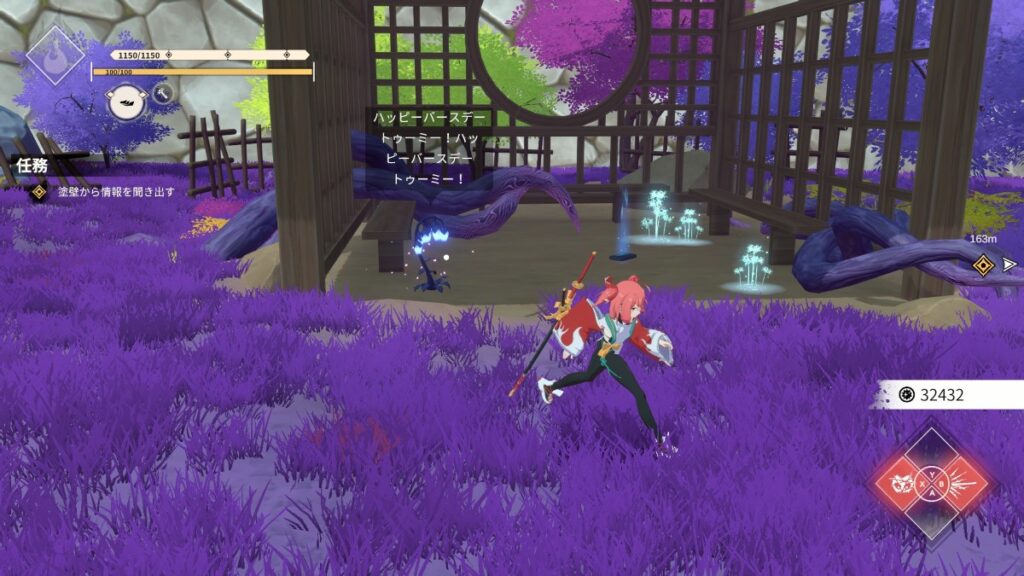
Task: Click the 163m quest waypoint marker
Action: point(984,264)
